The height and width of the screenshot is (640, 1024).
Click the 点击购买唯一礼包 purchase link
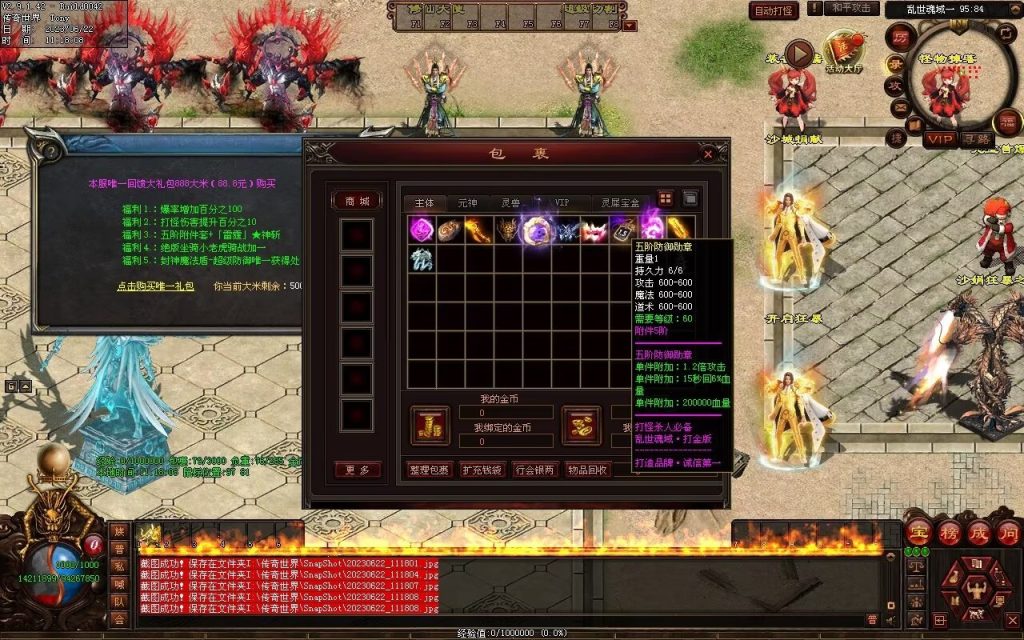coord(154,286)
